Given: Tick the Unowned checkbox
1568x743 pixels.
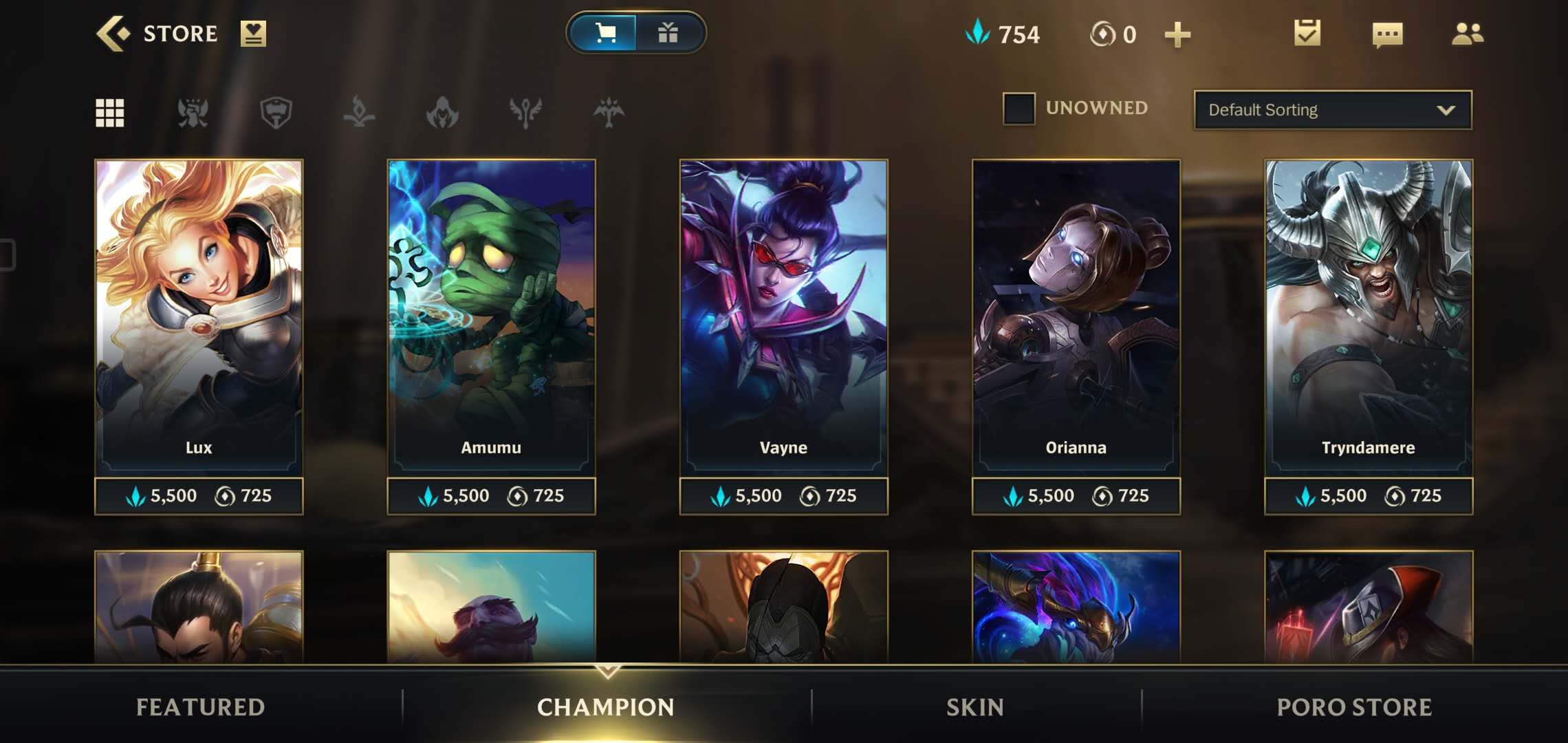Looking at the screenshot, I should pos(1019,109).
